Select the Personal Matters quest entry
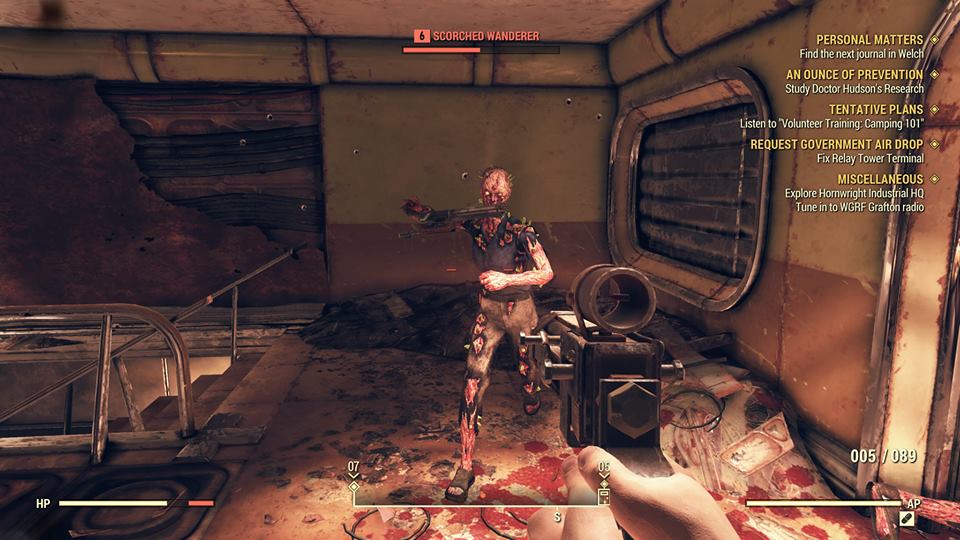Image resolution: width=960 pixels, height=540 pixels. coord(869,40)
